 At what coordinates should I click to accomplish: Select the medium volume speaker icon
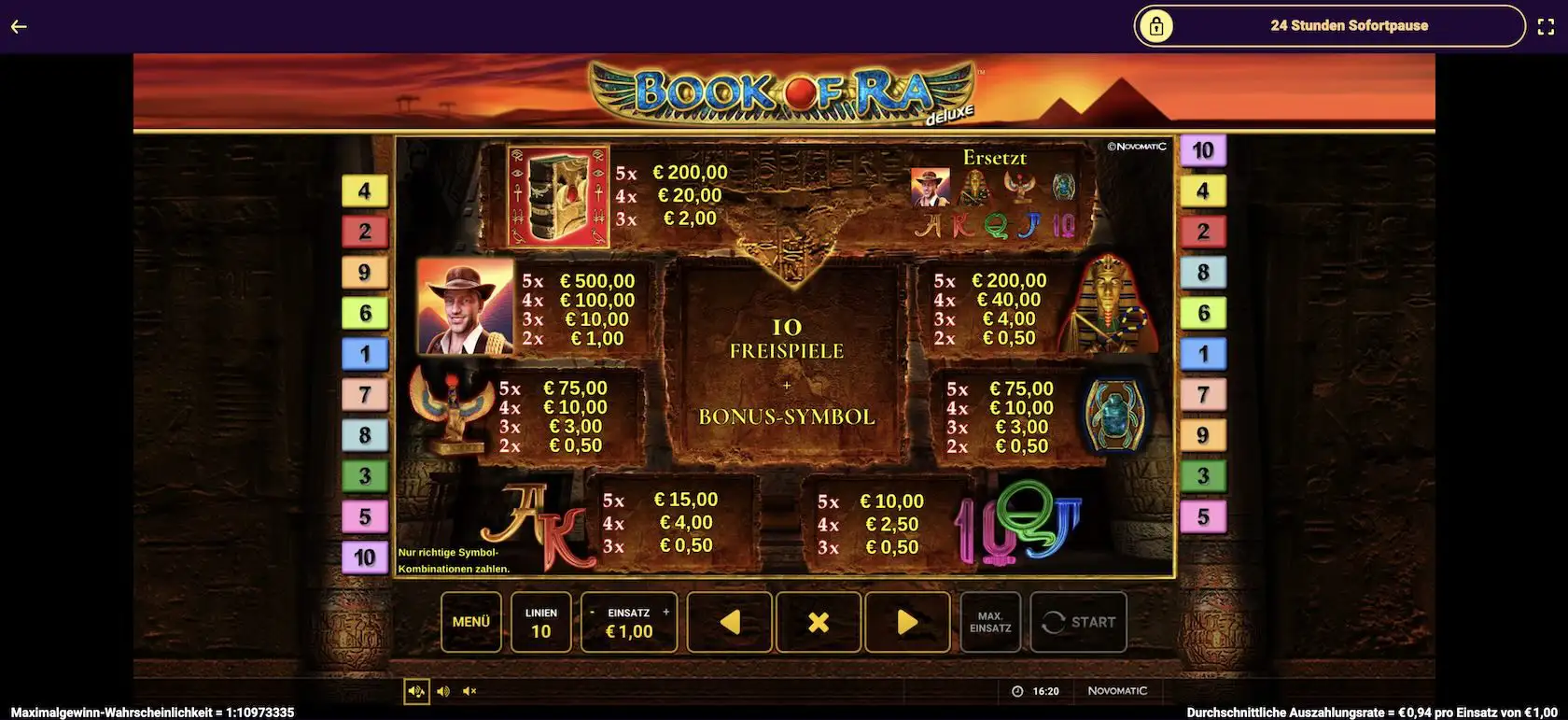(442, 691)
